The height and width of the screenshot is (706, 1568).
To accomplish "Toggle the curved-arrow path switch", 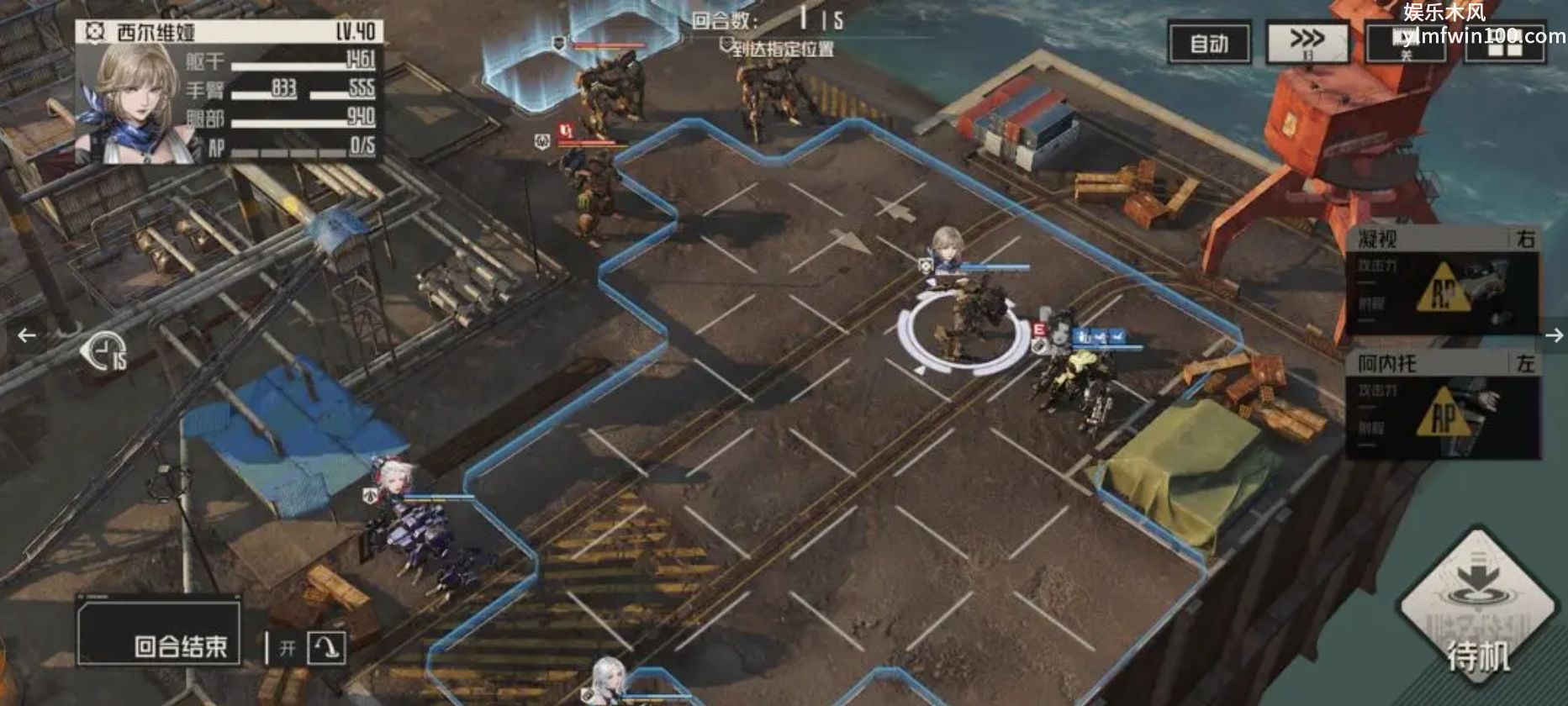I will 326,648.
